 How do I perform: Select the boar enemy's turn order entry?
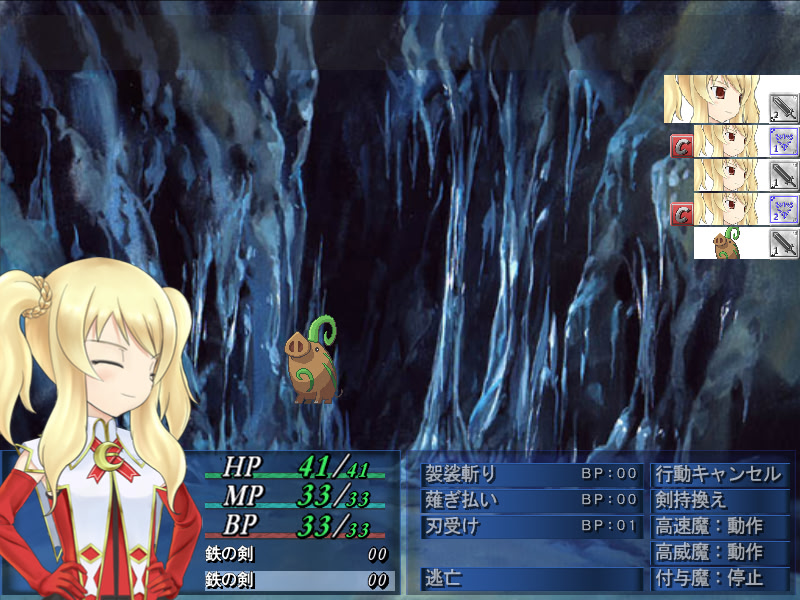pos(746,243)
